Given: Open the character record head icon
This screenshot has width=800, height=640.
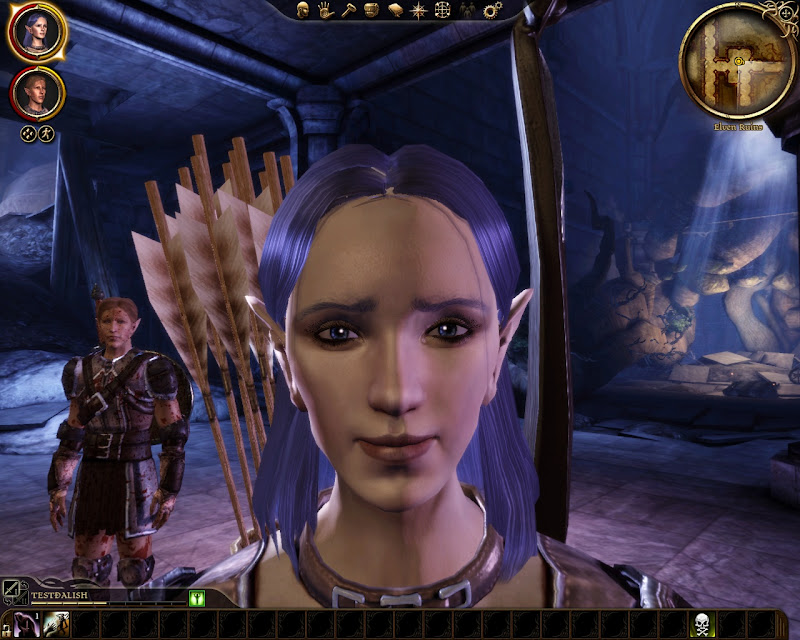Looking at the screenshot, I should tap(302, 10).
